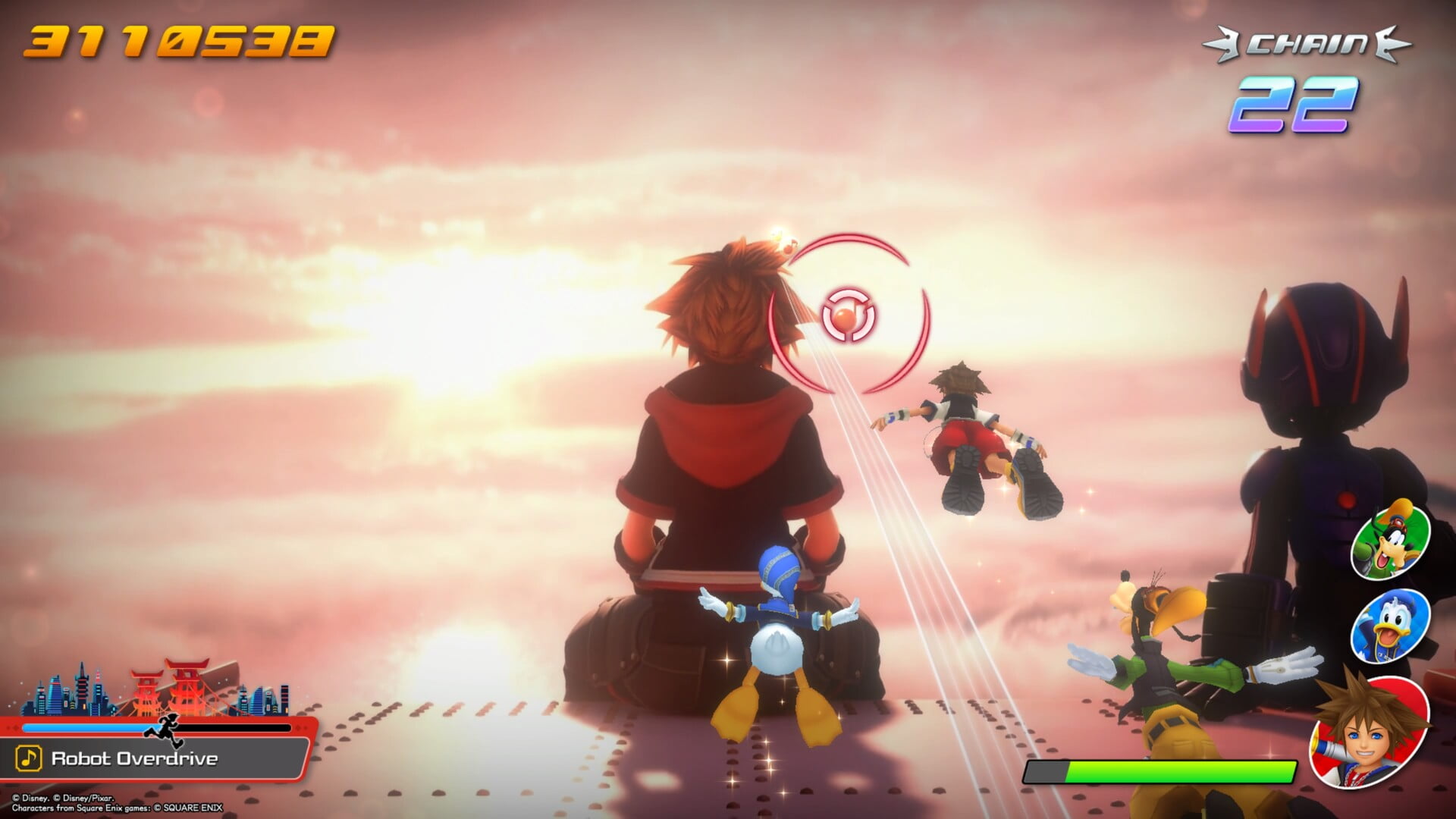Select Donald's party portrait
1456x819 pixels.
coord(1391,626)
